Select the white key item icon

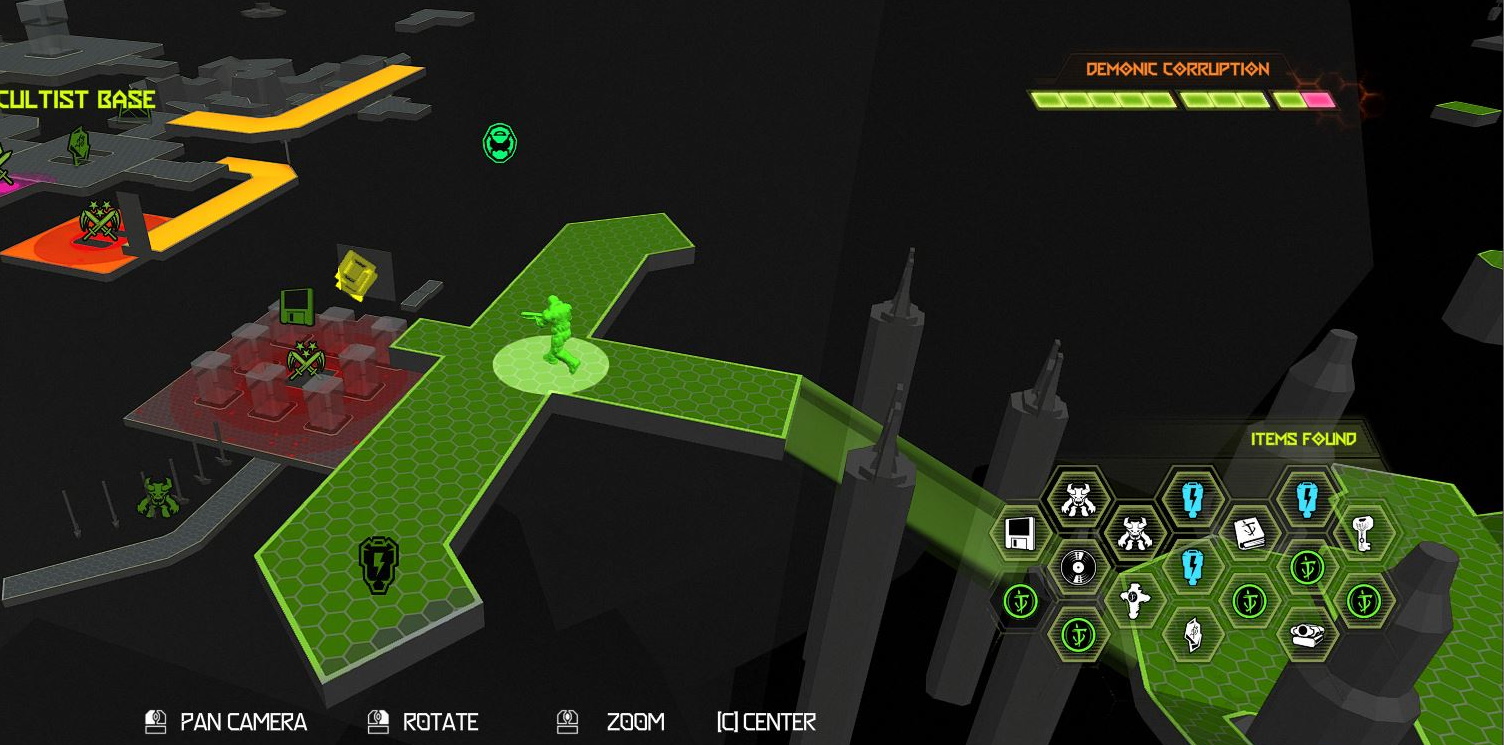1362,533
